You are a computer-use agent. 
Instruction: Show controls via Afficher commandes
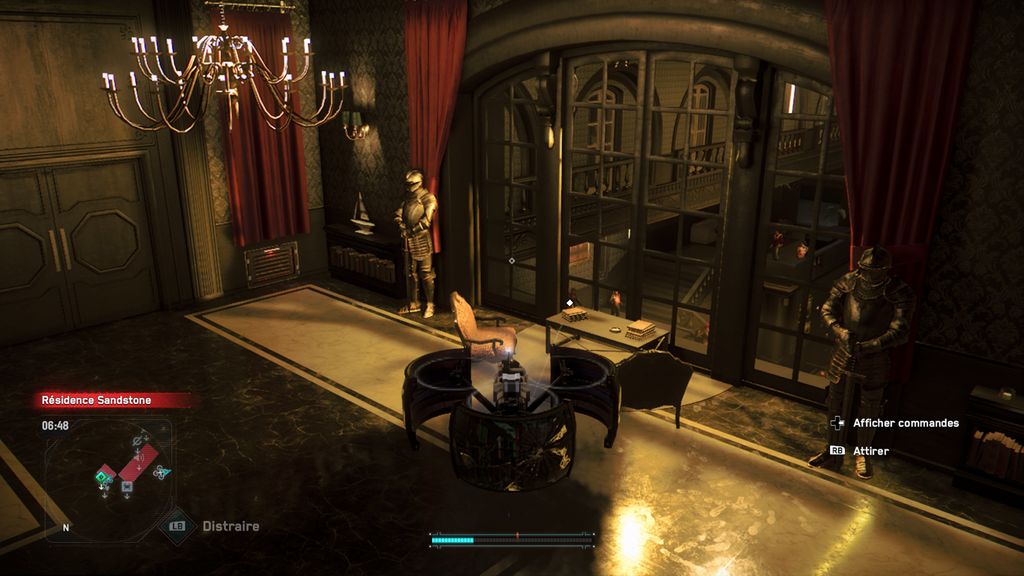(x=905, y=423)
